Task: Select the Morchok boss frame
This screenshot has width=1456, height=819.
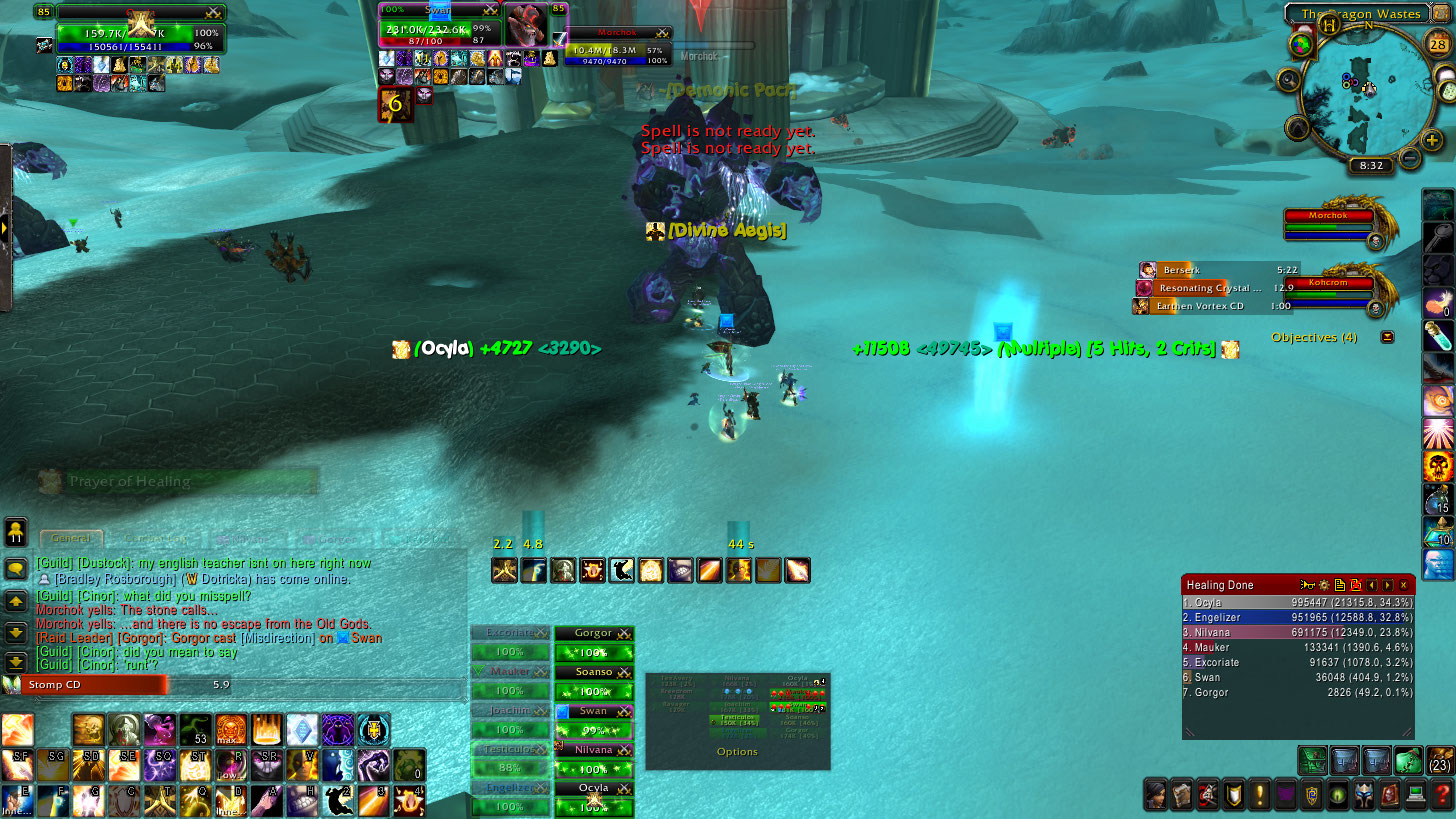Action: click(1330, 226)
